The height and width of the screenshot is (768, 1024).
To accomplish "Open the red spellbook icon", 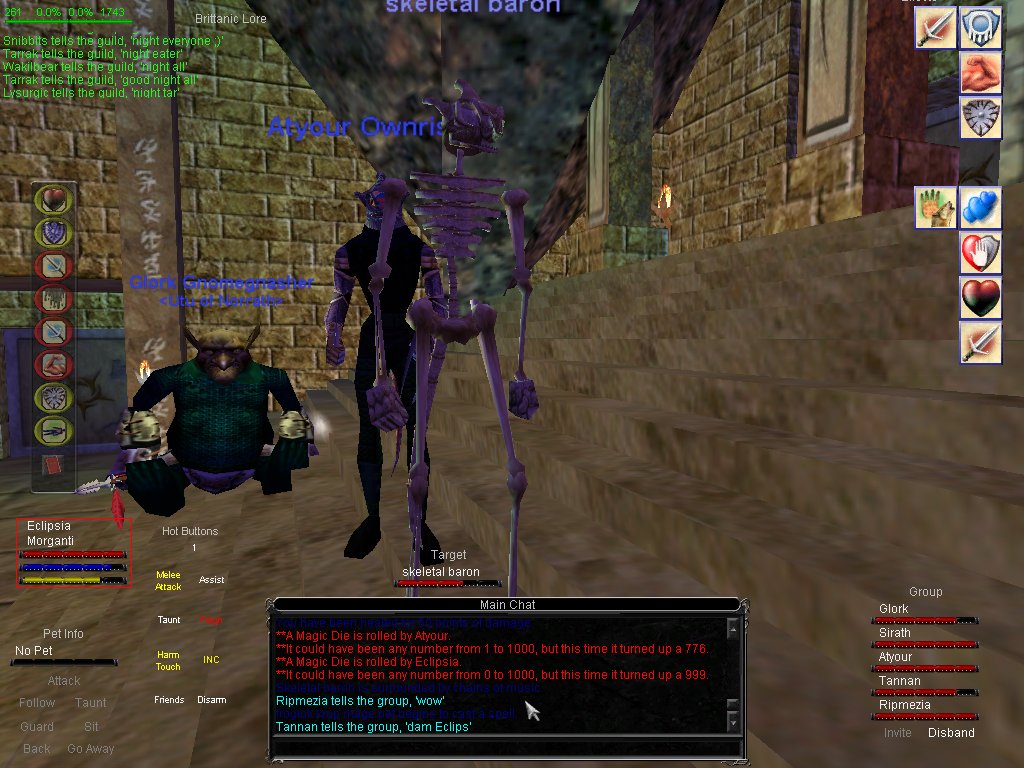I will (52, 466).
